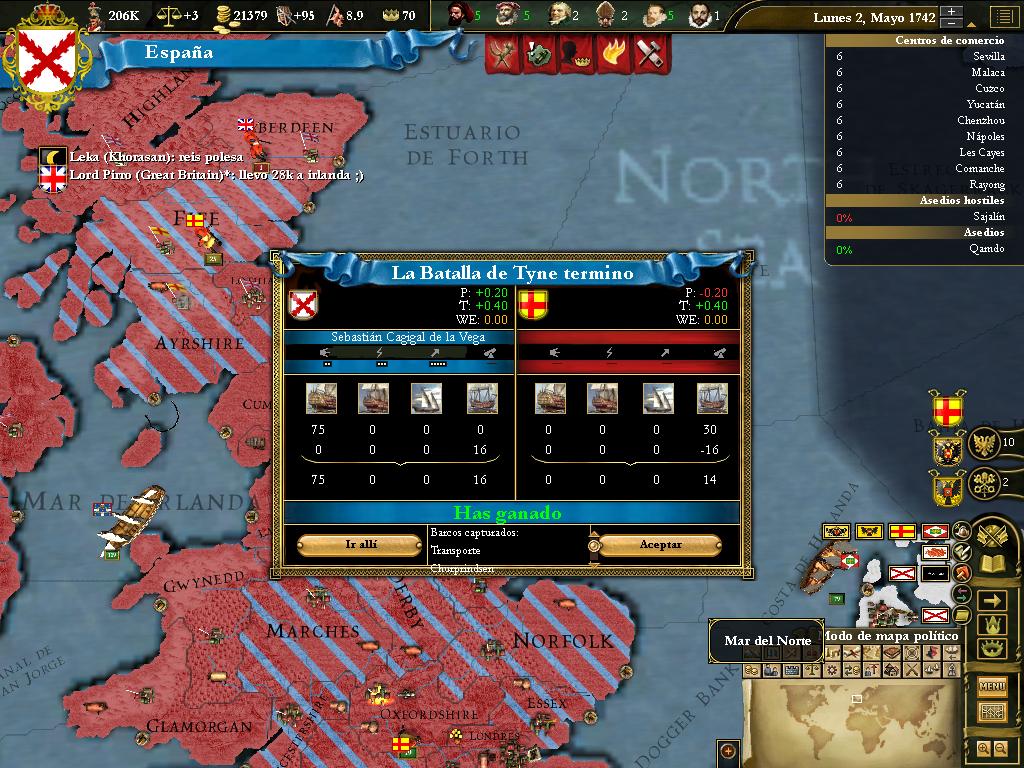This screenshot has height=768, width=1024.
Task: Select the Sevilla trade center entry
Action: (988, 57)
